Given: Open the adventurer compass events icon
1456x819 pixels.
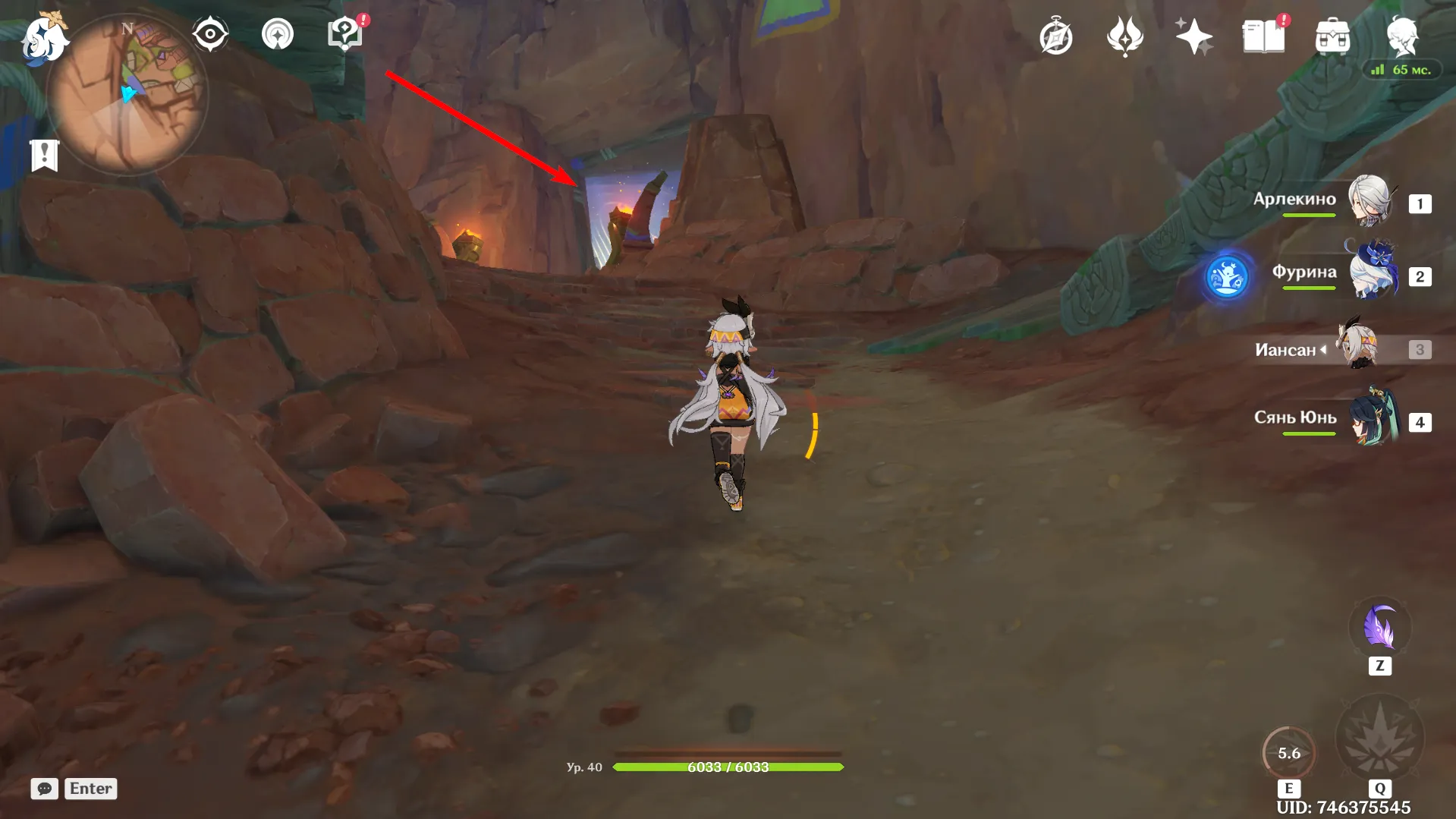Looking at the screenshot, I should [1055, 36].
